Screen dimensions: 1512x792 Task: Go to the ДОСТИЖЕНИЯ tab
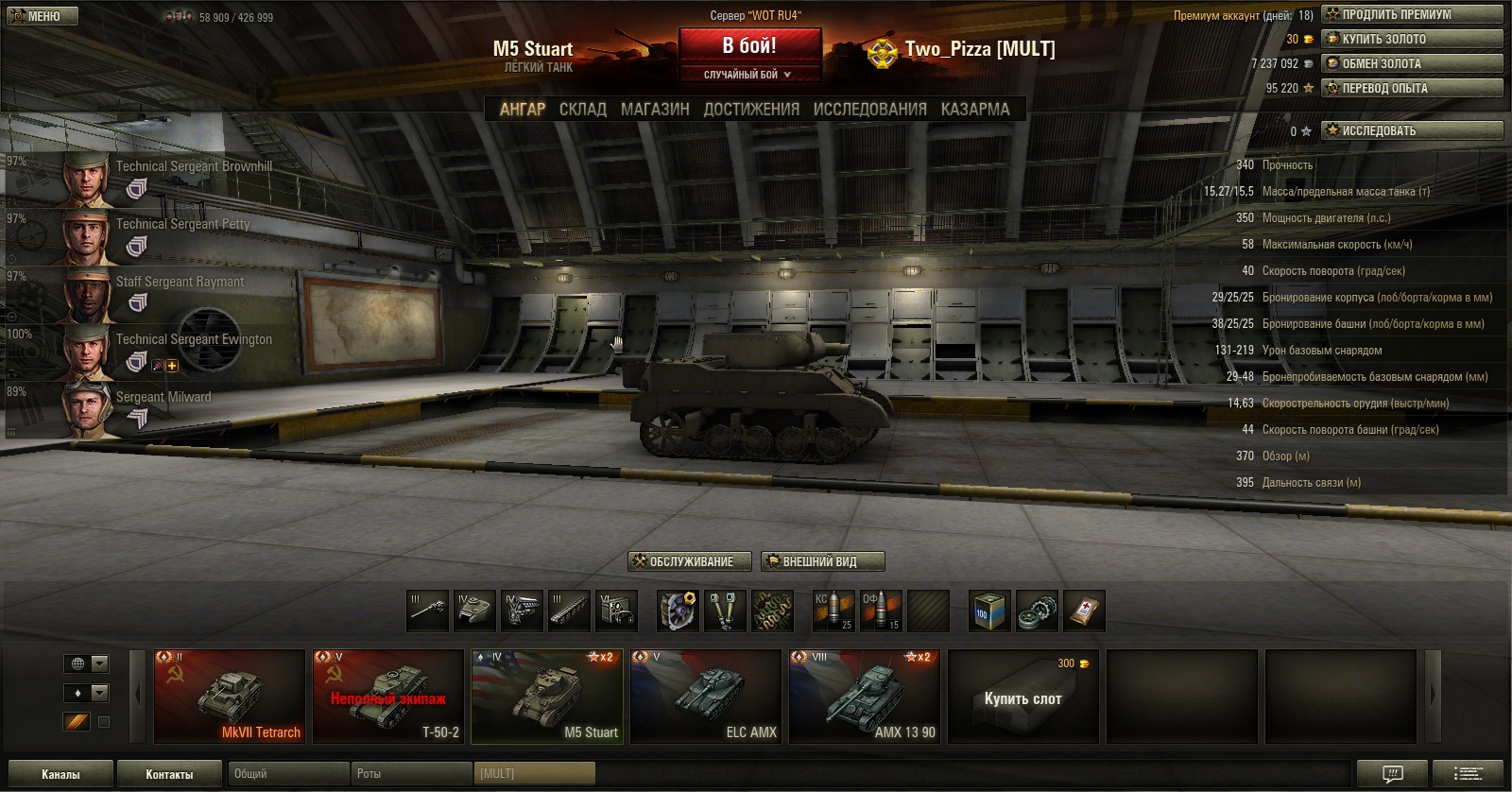751,110
